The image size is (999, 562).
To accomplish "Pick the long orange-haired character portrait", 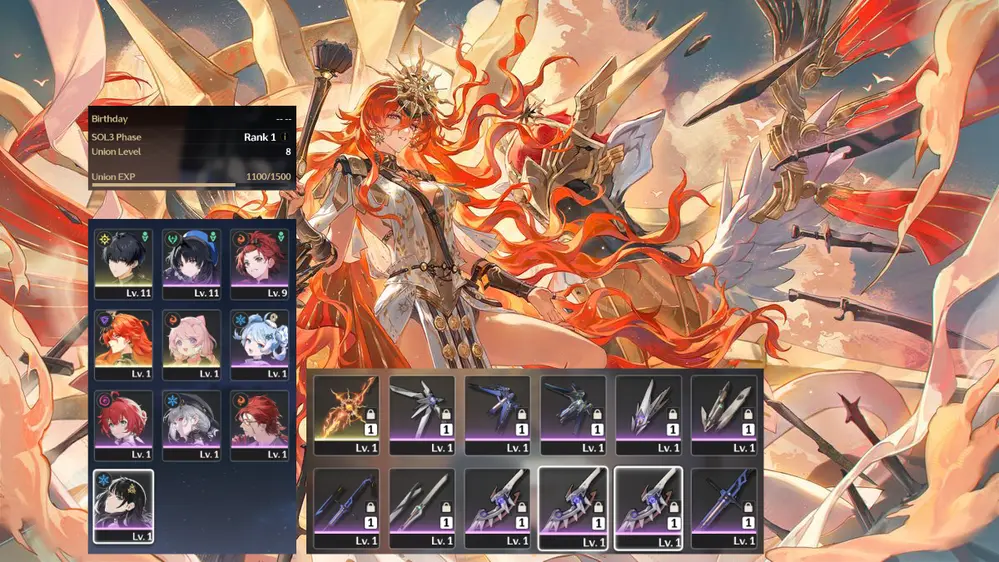I will pyautogui.click(x=123, y=344).
